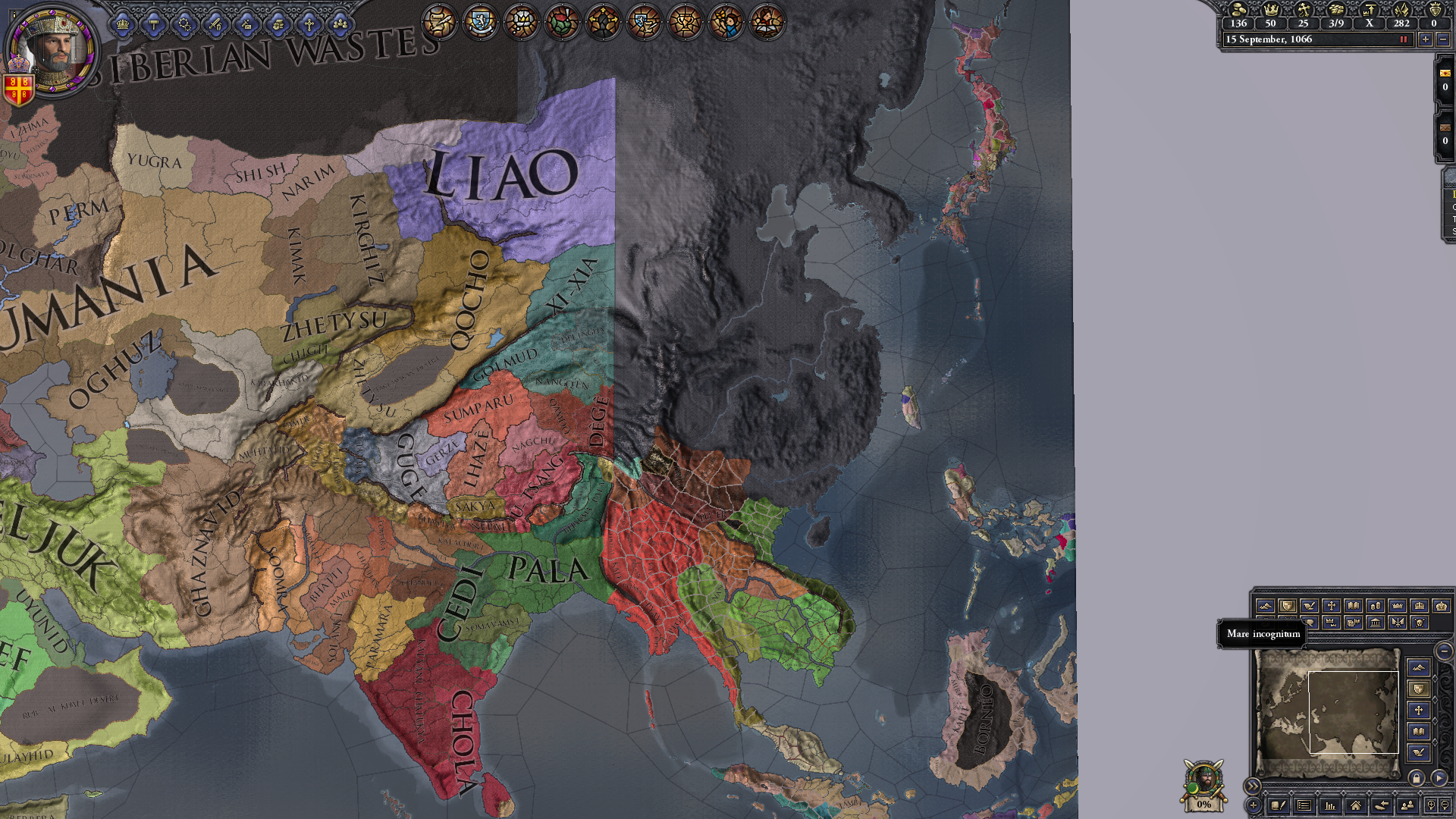Select the realms map mode shield icon

pos(1288,607)
